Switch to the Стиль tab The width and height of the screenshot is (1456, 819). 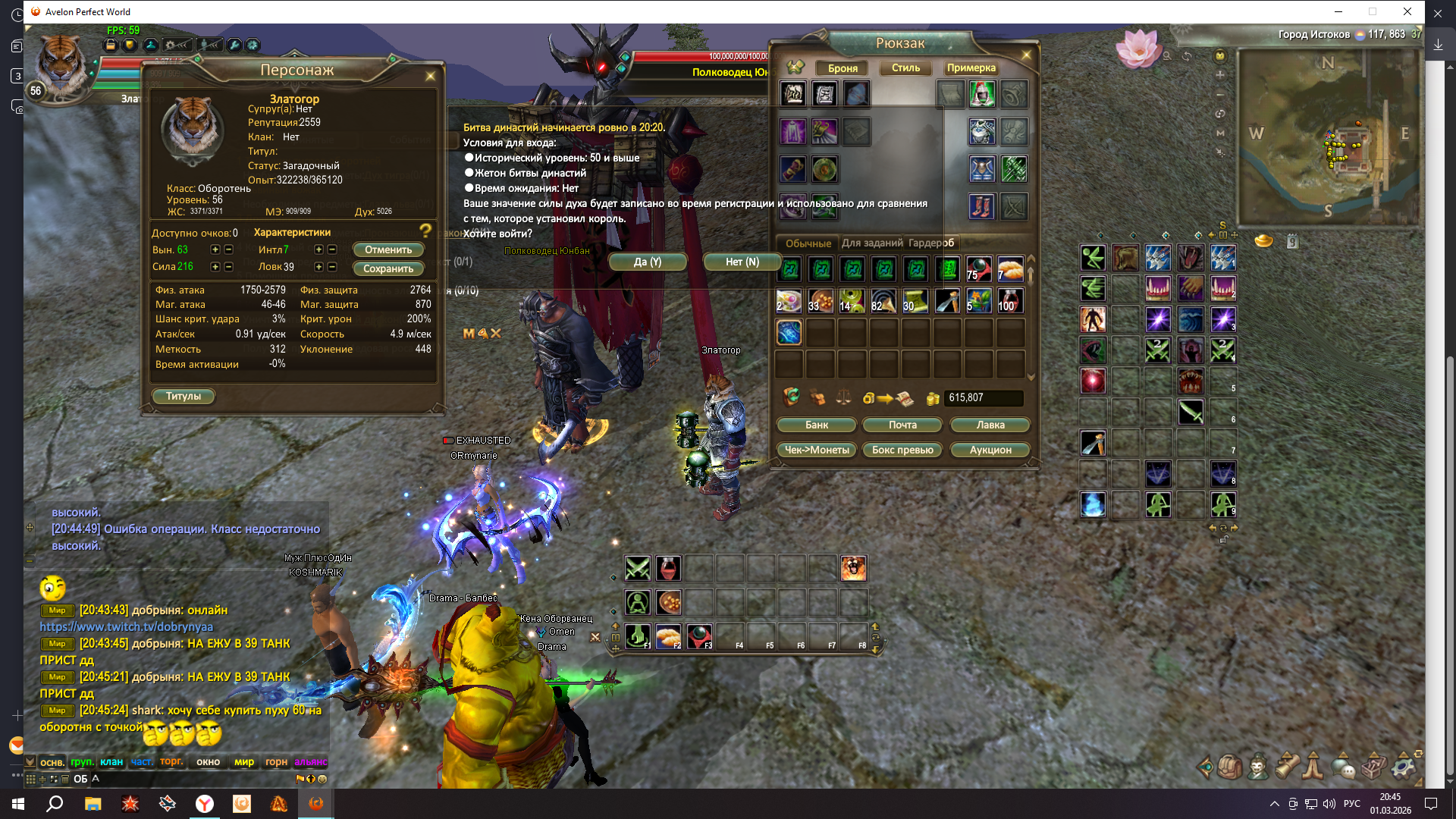coord(905,67)
